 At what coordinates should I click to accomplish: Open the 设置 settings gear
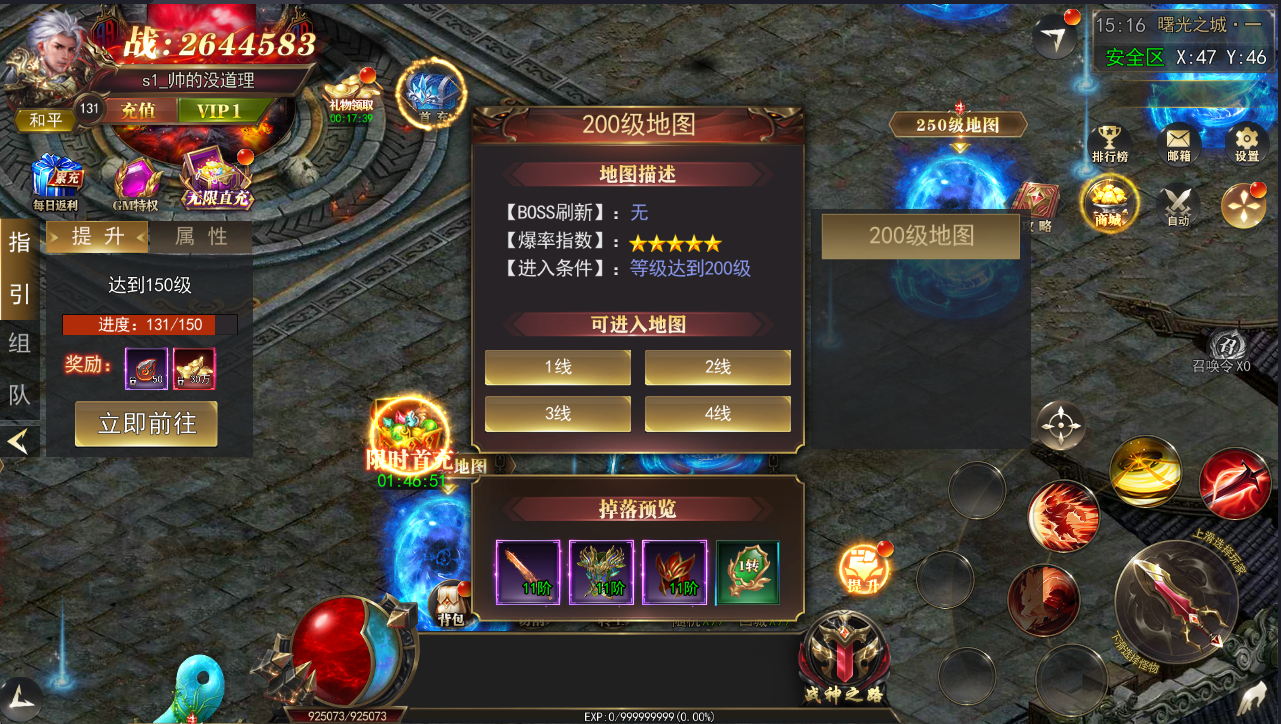pos(1246,143)
